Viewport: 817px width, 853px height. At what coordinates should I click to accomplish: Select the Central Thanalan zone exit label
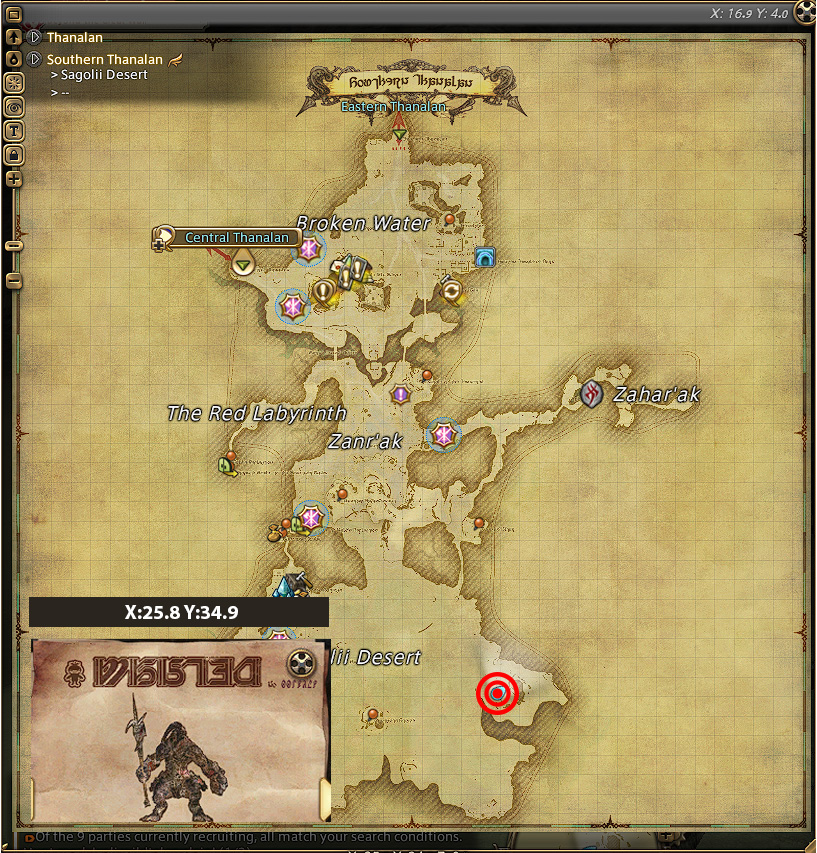pos(238,238)
